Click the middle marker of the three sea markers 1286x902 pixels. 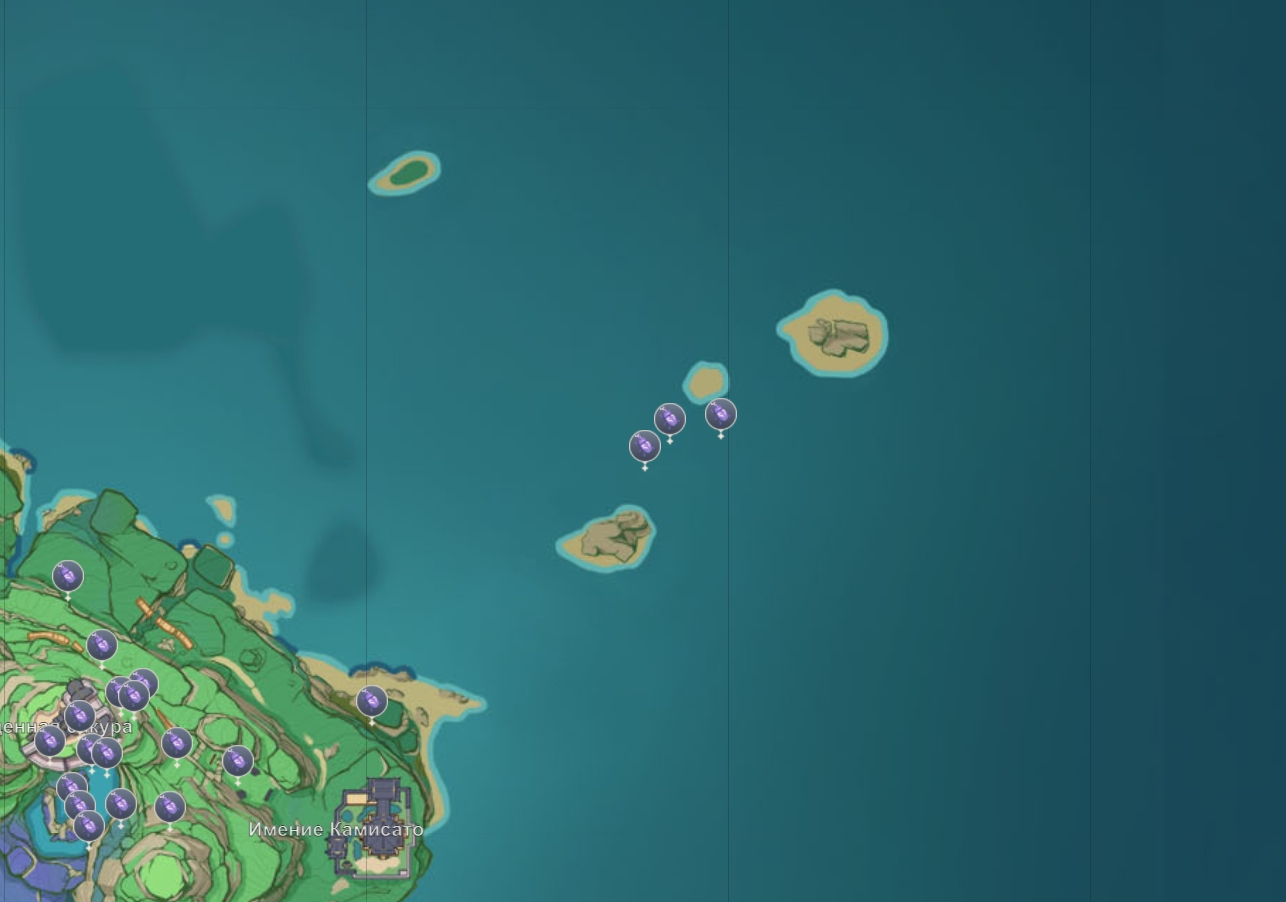pyautogui.click(x=670, y=419)
